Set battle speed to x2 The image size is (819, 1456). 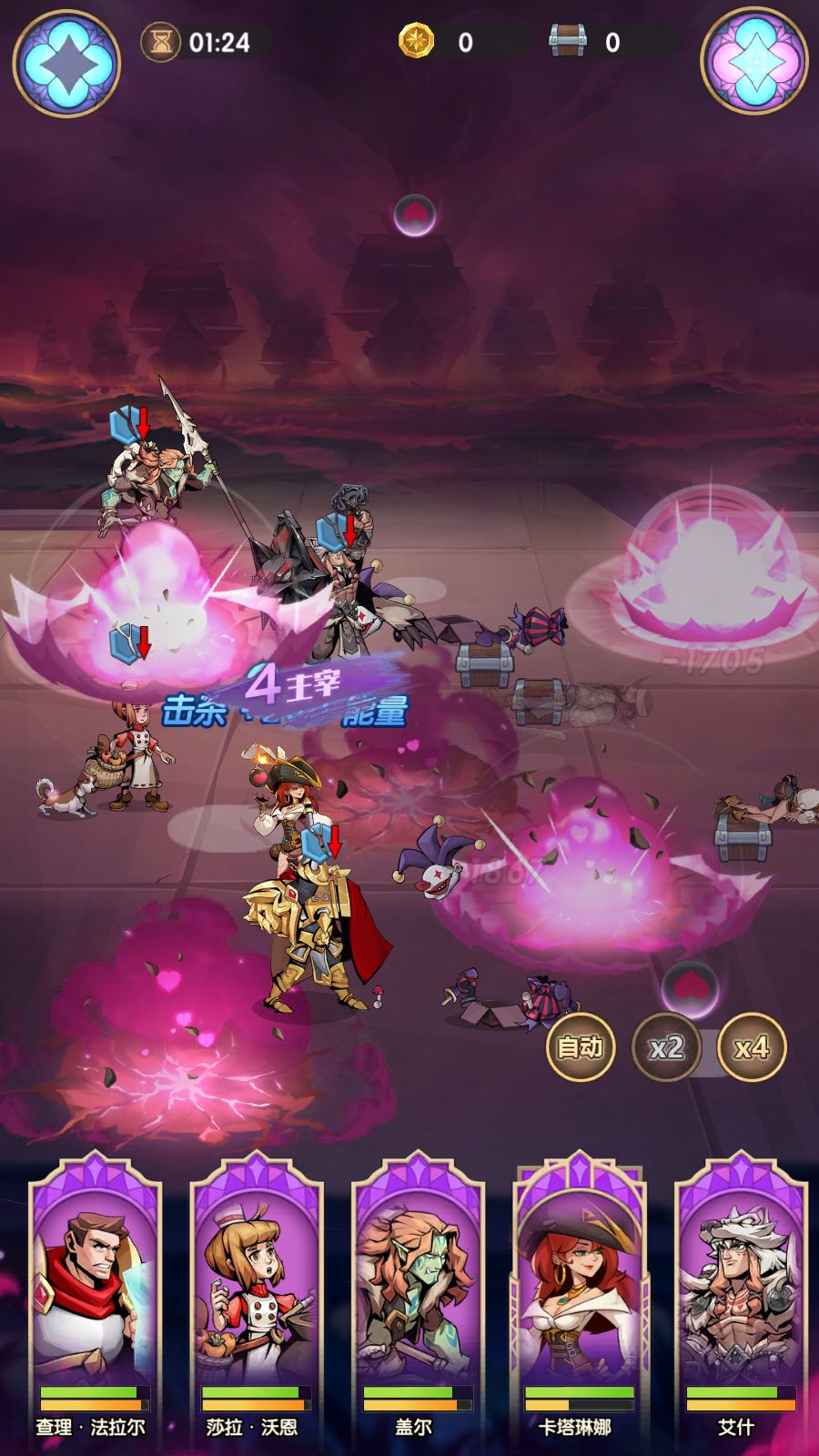click(666, 1047)
